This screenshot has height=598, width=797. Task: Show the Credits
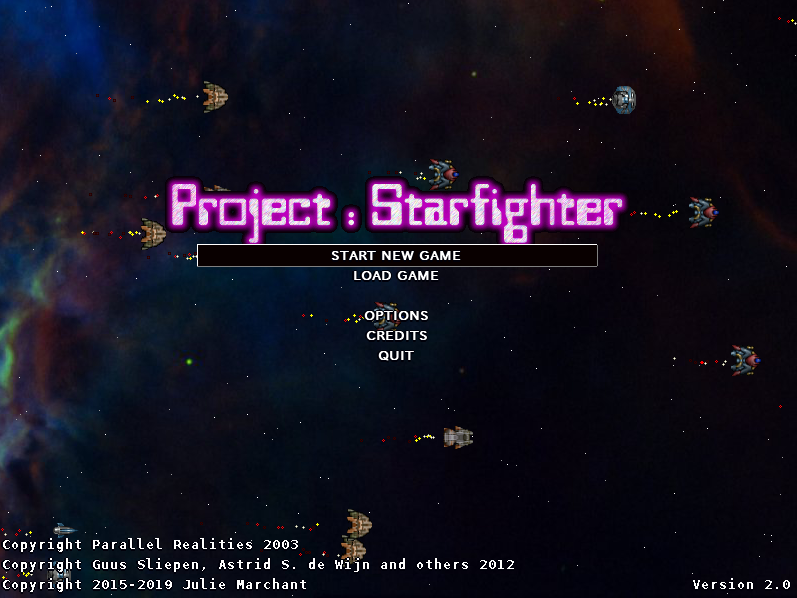click(x=396, y=336)
